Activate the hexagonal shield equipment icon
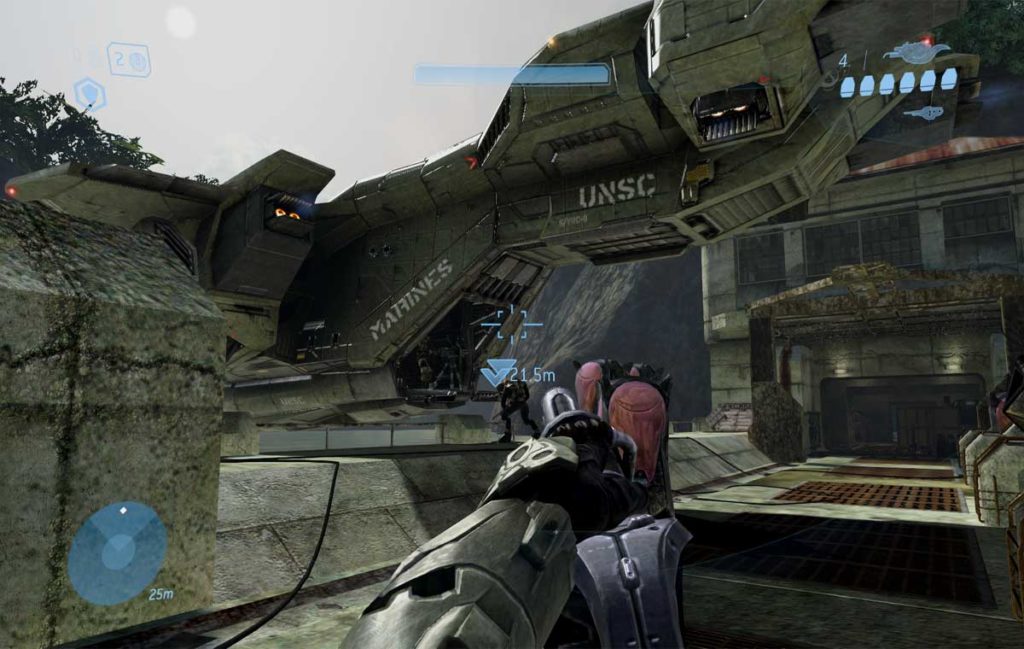 [x=90, y=94]
